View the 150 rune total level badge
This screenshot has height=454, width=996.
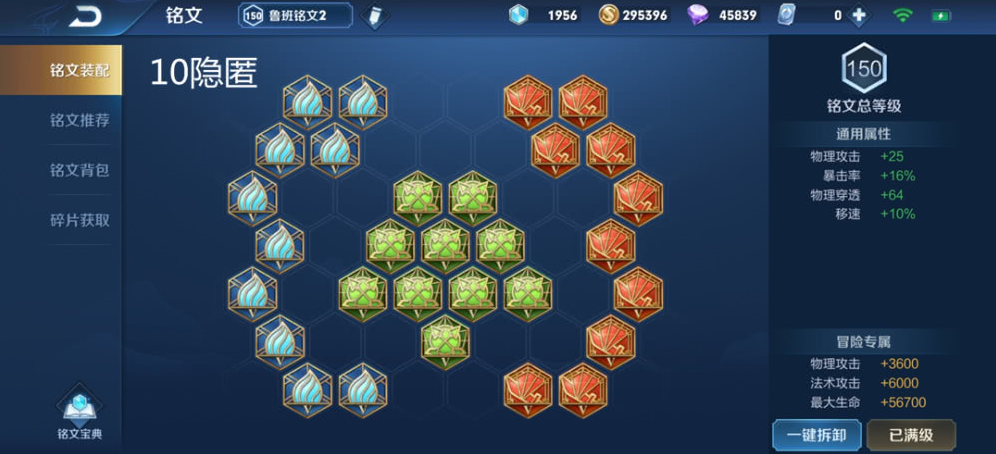[x=864, y=68]
